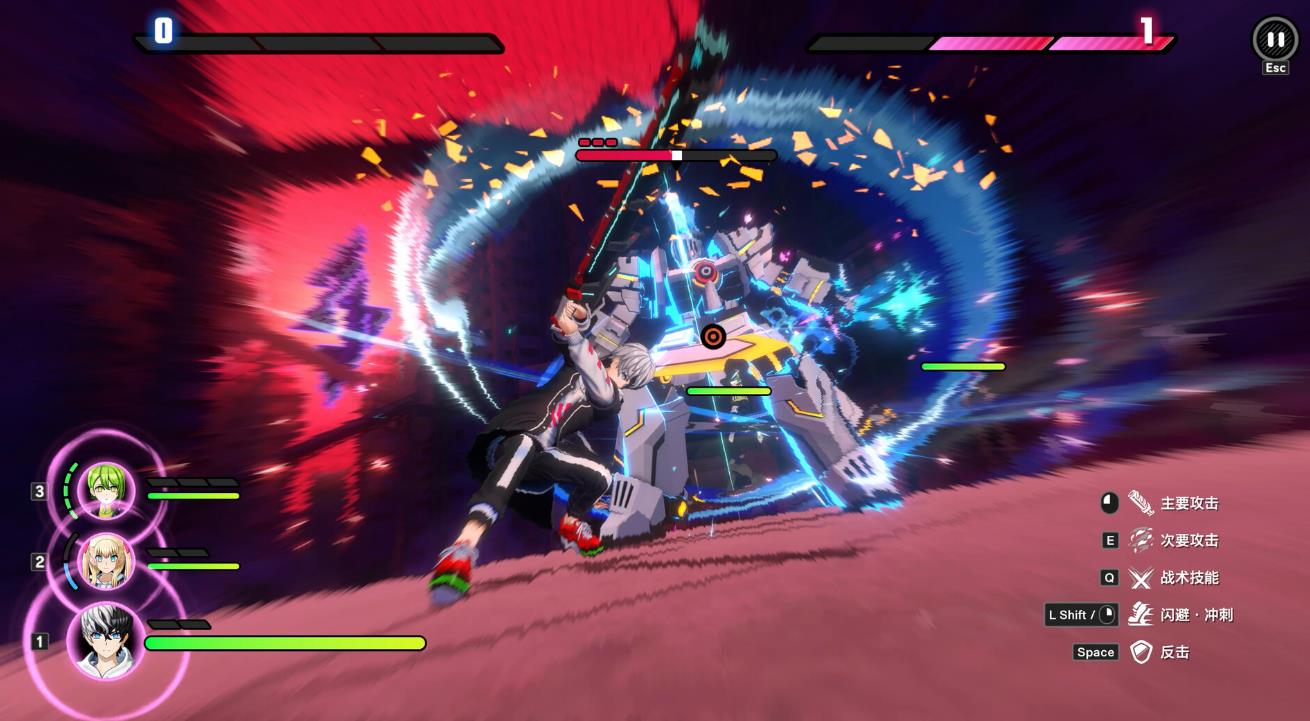This screenshot has height=721, width=1310.
Task: Select the silver-haired active character portrait
Action: click(x=106, y=640)
